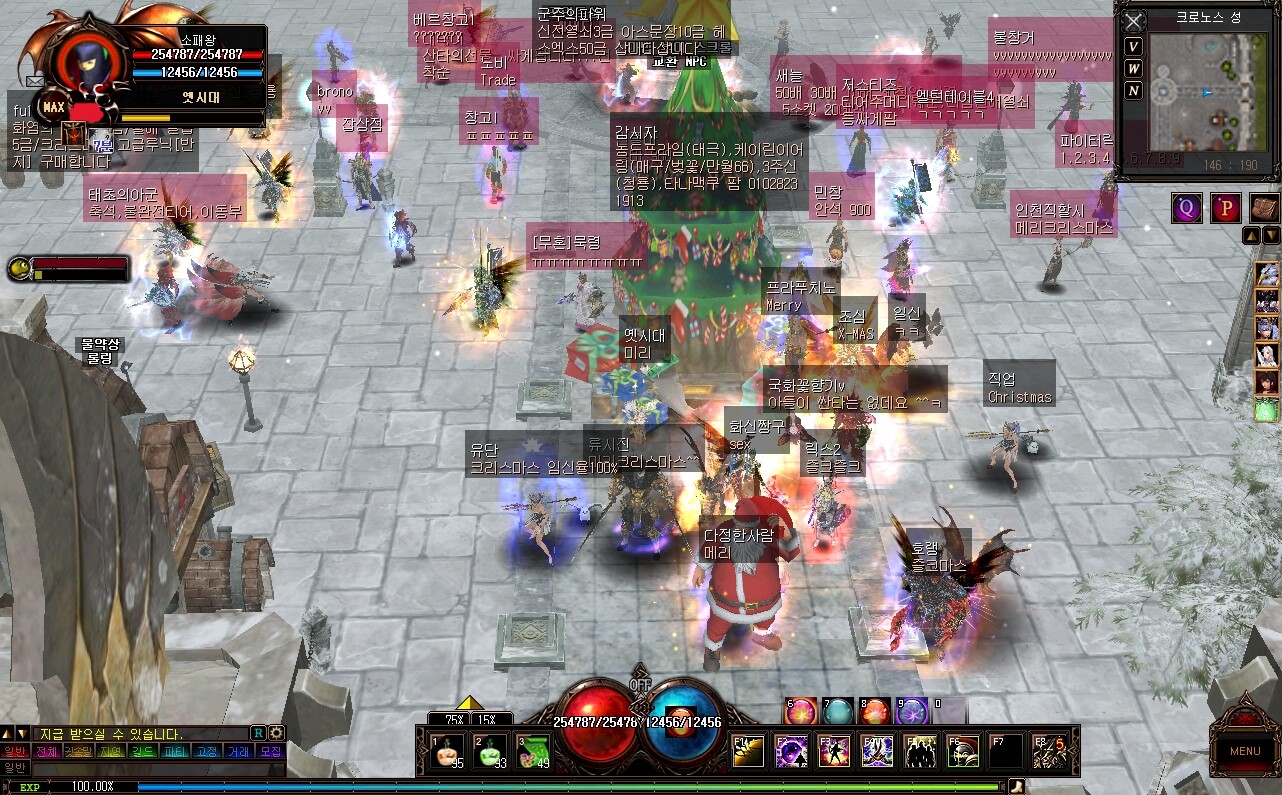The height and width of the screenshot is (795, 1282).
Task: Activate the F1 golden claw skill
Action: coord(748,751)
